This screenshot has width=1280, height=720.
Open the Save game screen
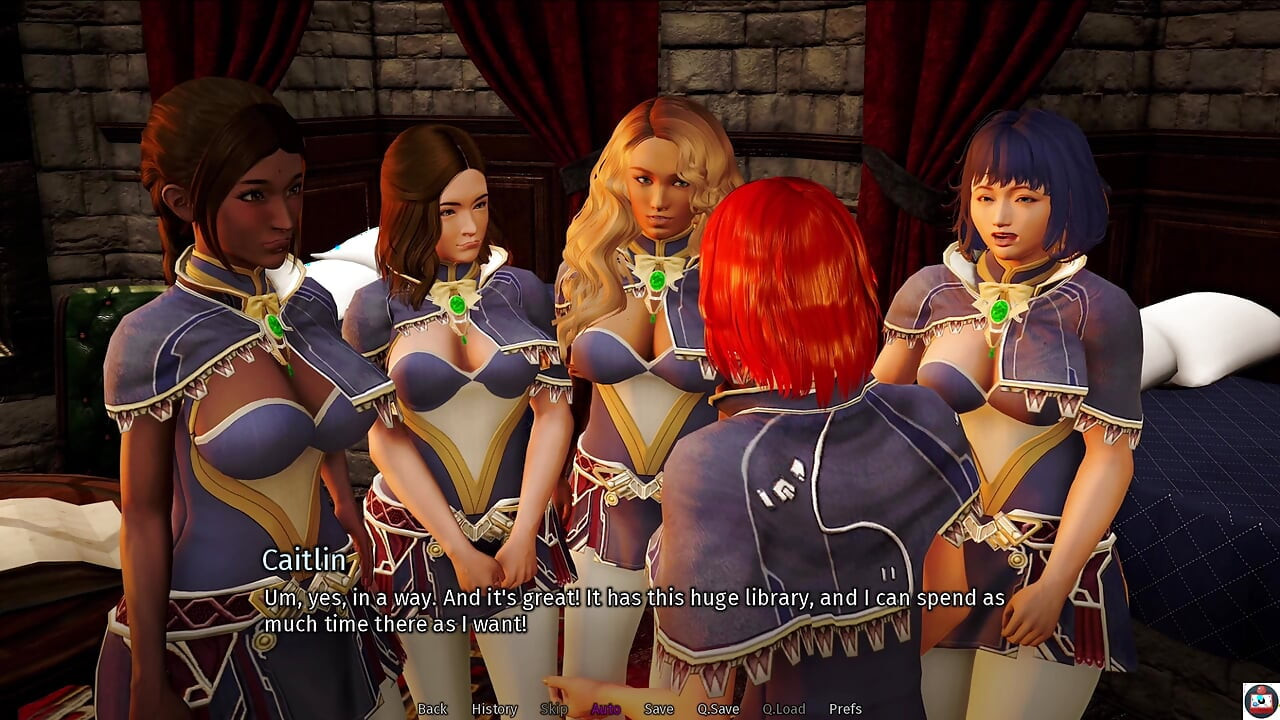pyautogui.click(x=658, y=709)
